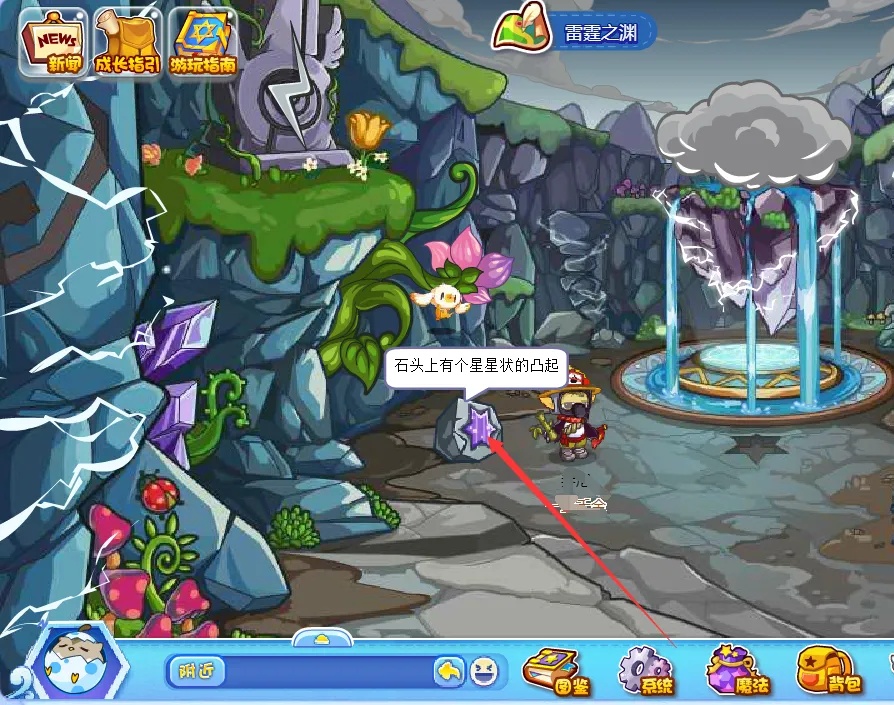This screenshot has height=705, width=894.
Task: Expand the panel tab above chat bar
Action: (x=320, y=638)
